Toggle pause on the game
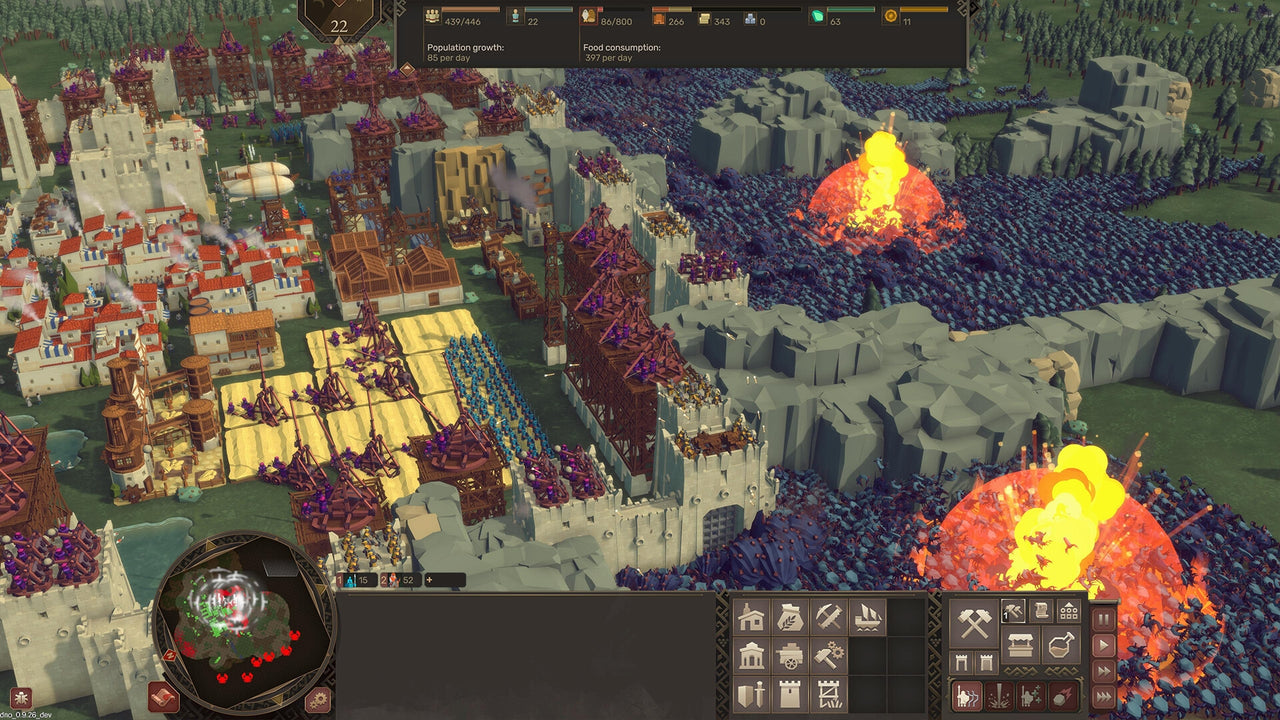Screen dimensions: 1280x720 pos(1102,618)
